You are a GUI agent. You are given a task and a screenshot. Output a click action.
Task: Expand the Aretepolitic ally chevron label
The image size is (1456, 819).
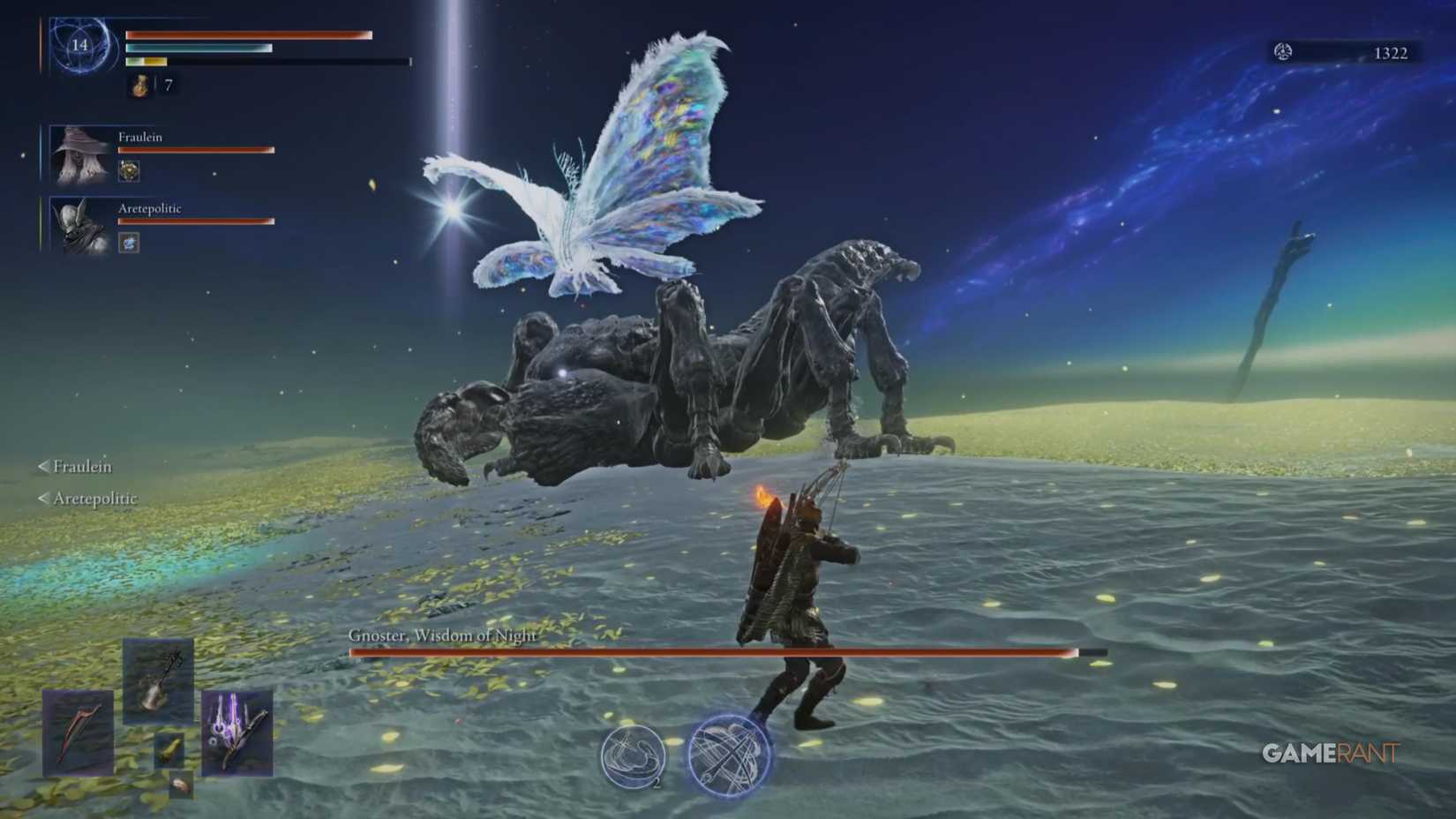pyautogui.click(x=87, y=498)
